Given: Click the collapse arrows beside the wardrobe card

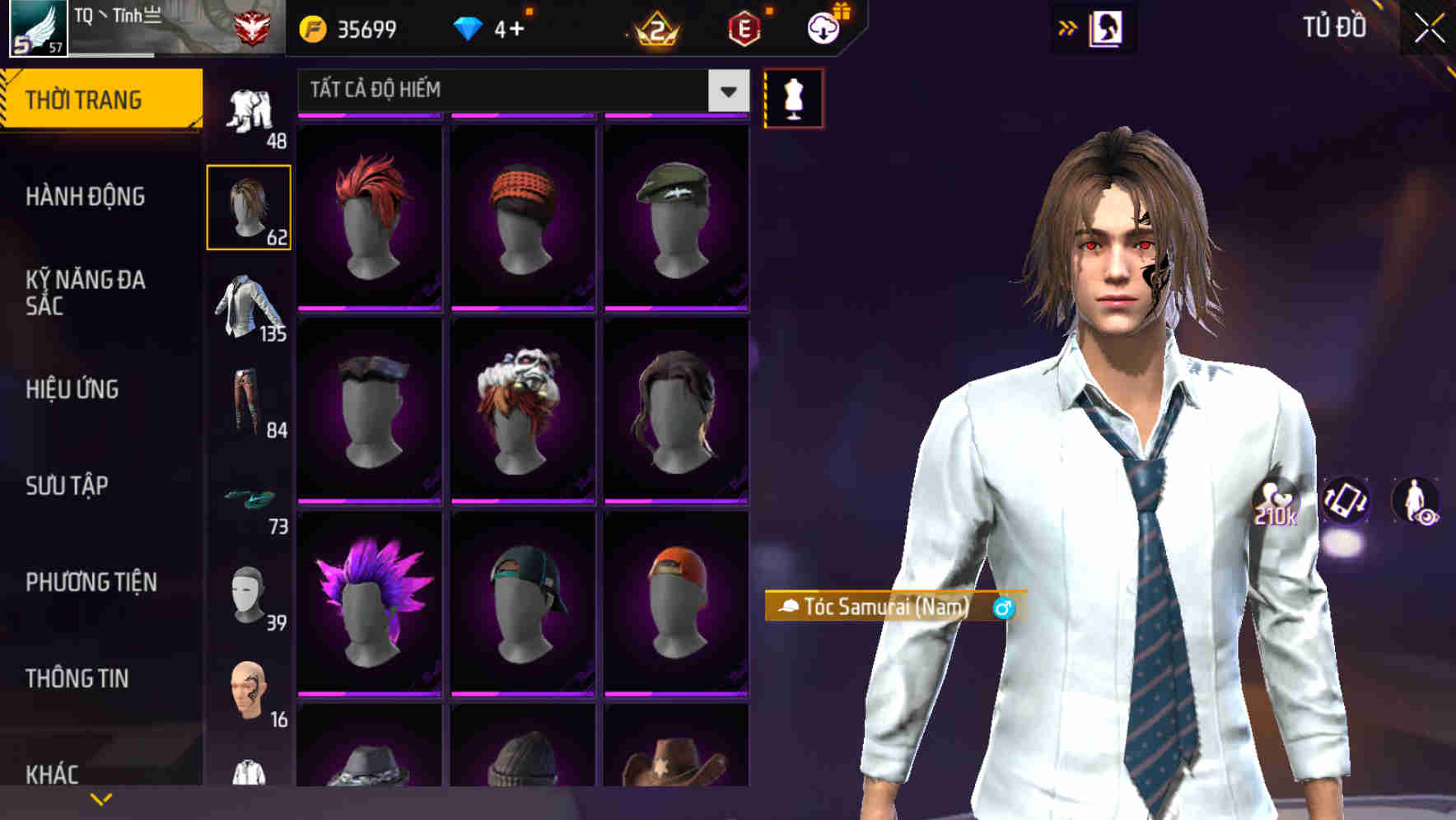Looking at the screenshot, I should click(1066, 27).
